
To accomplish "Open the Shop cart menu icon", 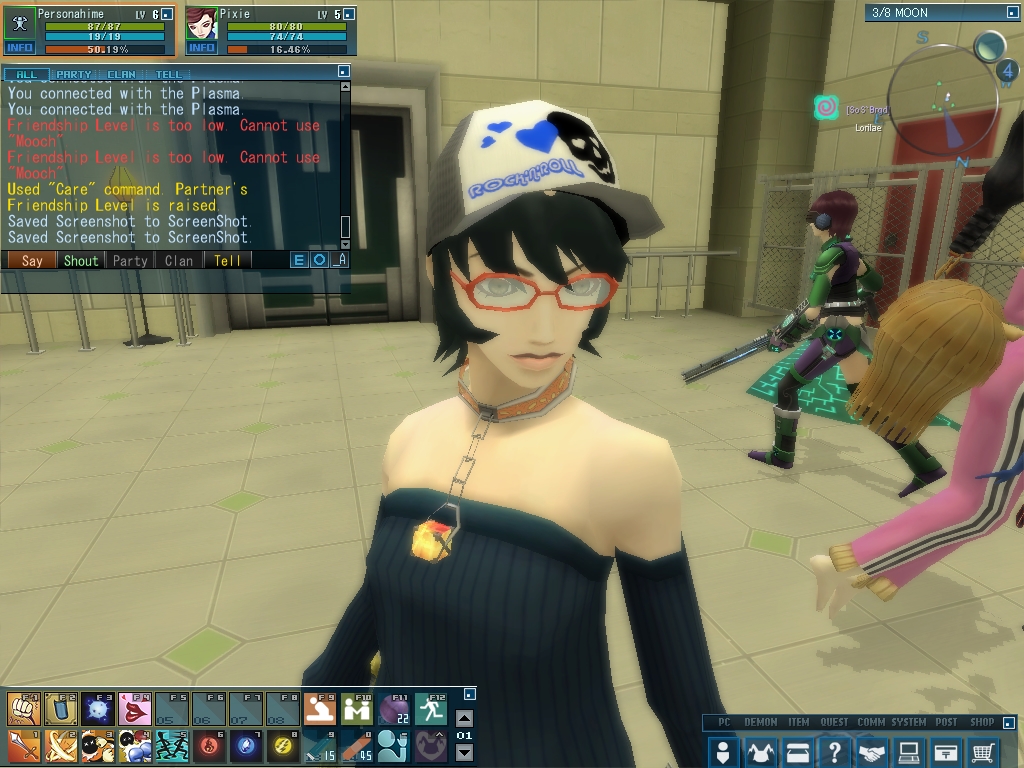I will [983, 752].
